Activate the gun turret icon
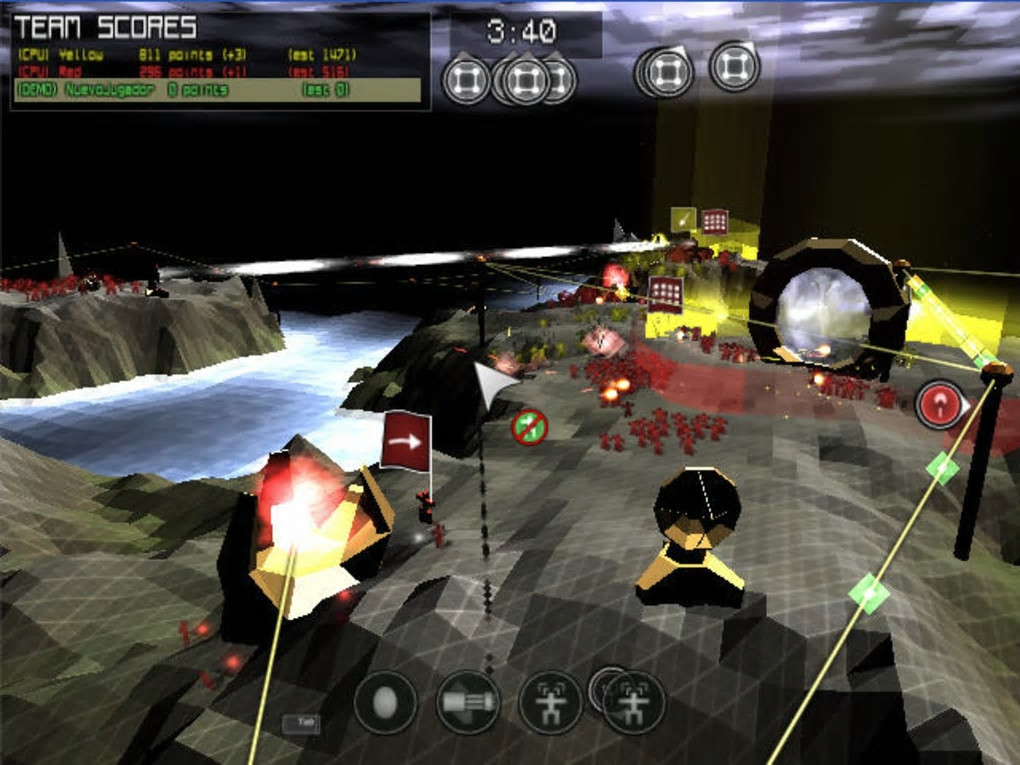Image resolution: width=1020 pixels, height=765 pixels. 468,702
